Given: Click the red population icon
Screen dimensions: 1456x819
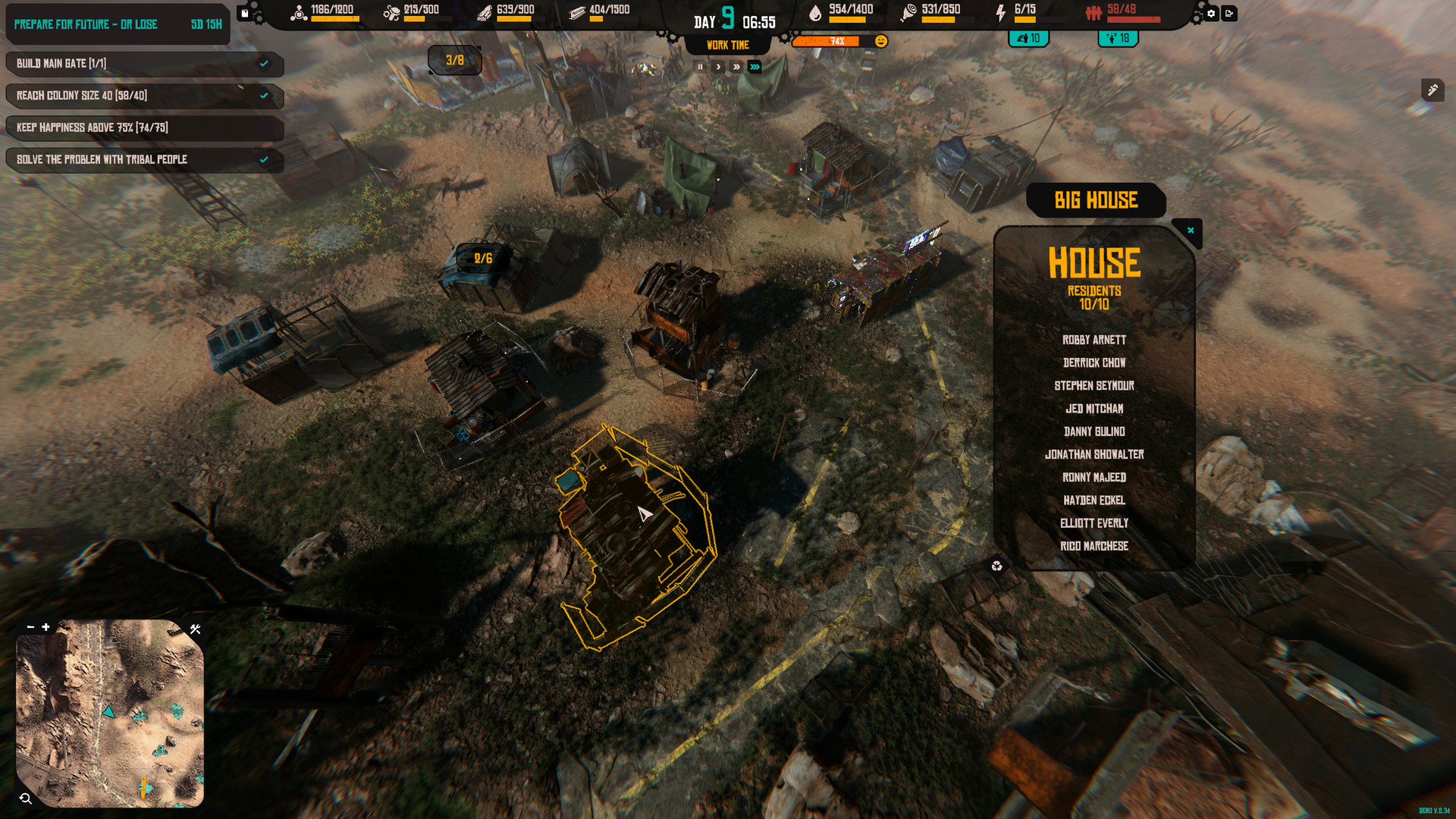Looking at the screenshot, I should pyautogui.click(x=1092, y=14).
